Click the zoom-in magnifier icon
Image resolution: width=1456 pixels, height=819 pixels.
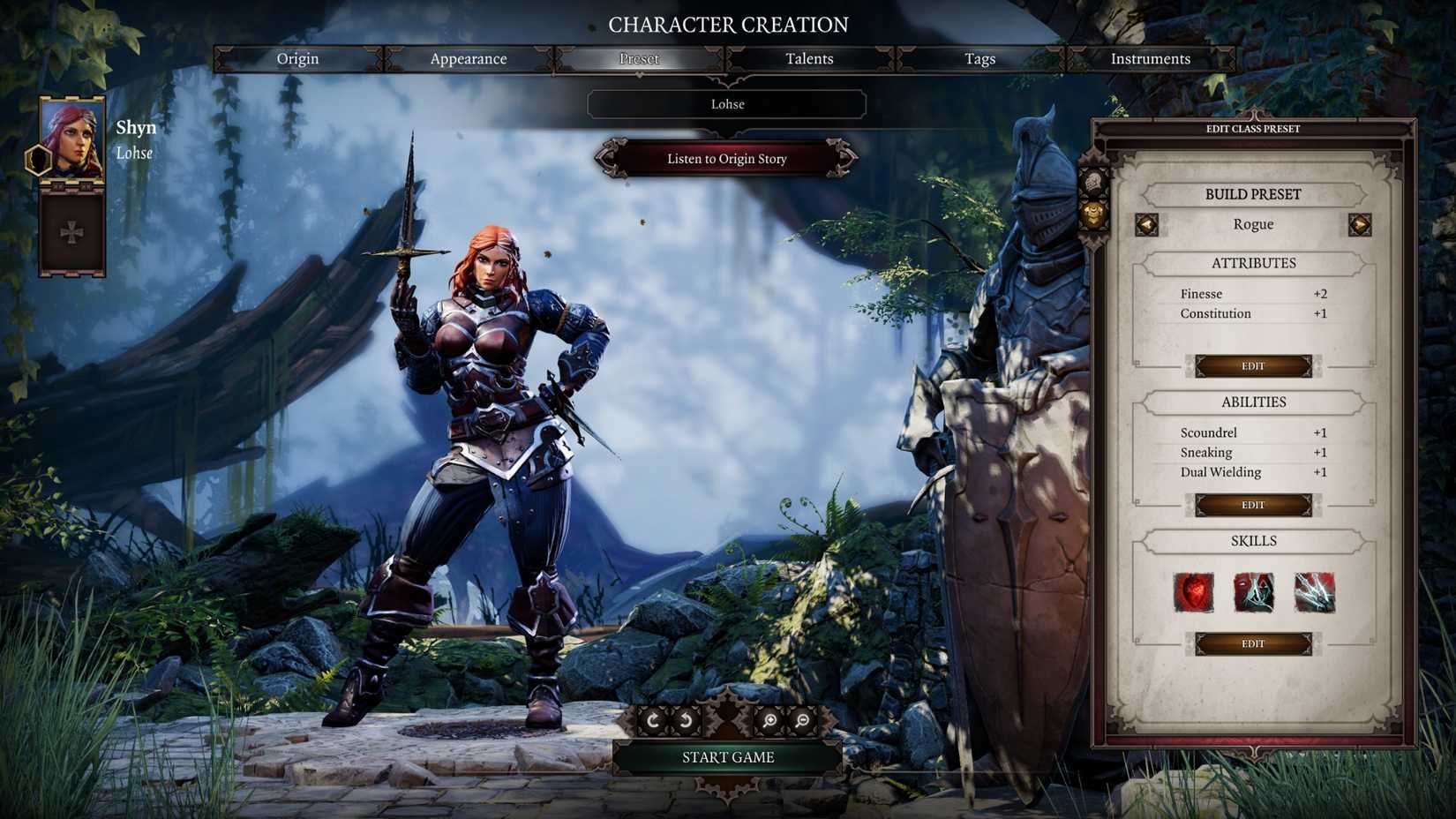769,719
